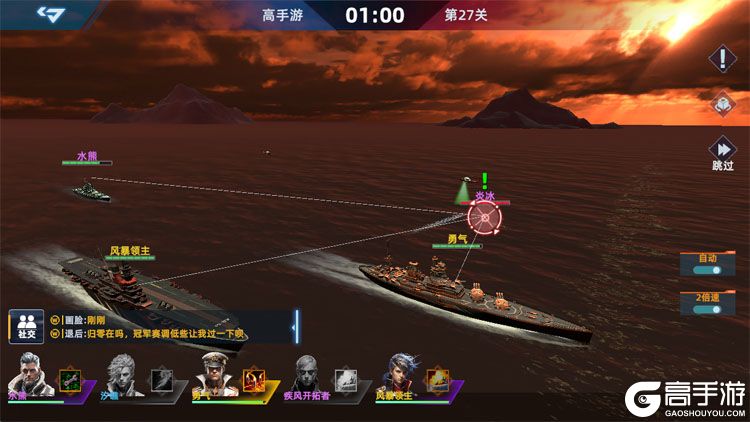Activate 勇气's fiery skill icon
The image size is (750, 422).
coord(253,379)
